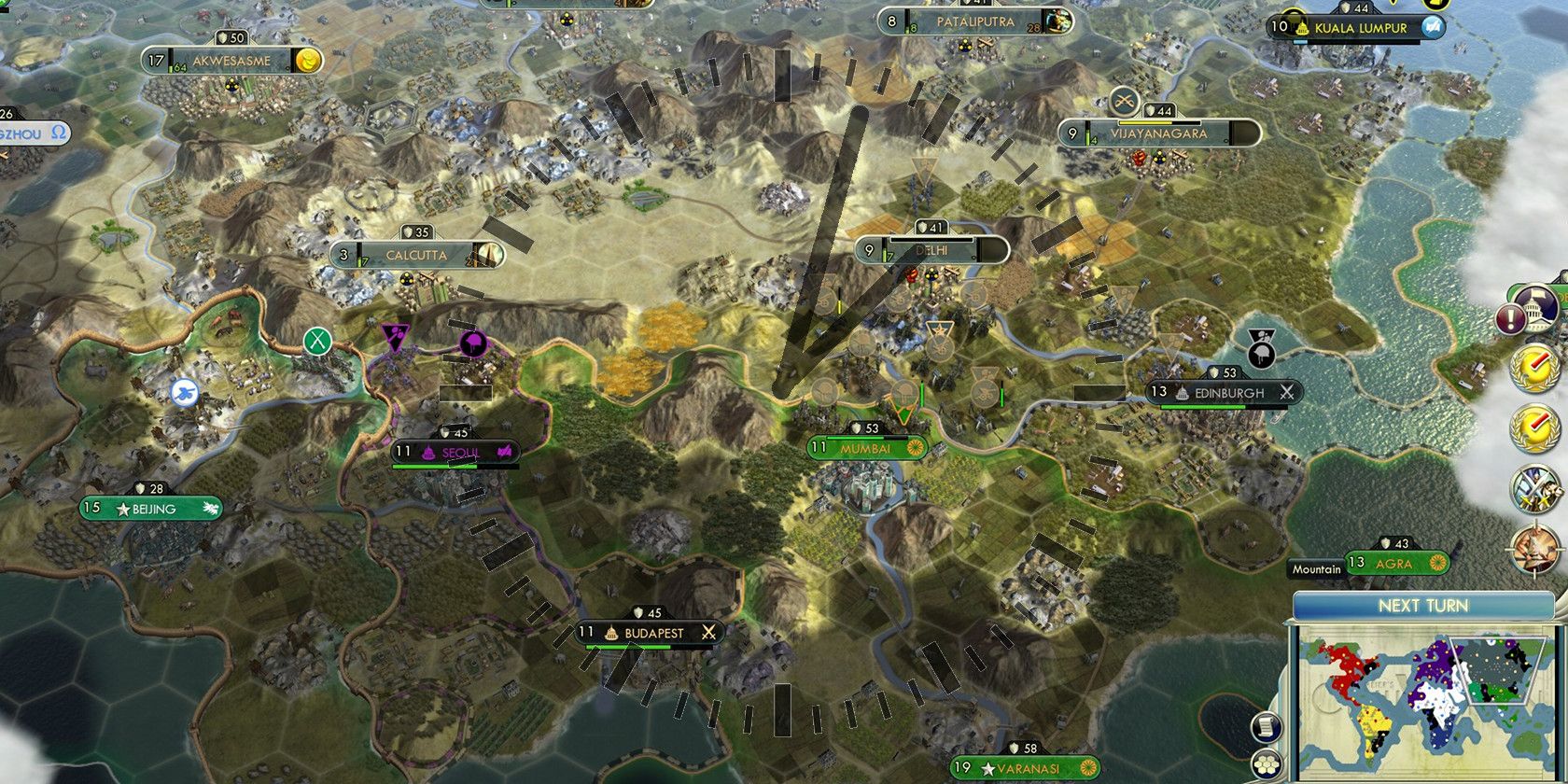Open the scroll icon beside the minimap
Screen dimensions: 1568x784
coord(1267,726)
